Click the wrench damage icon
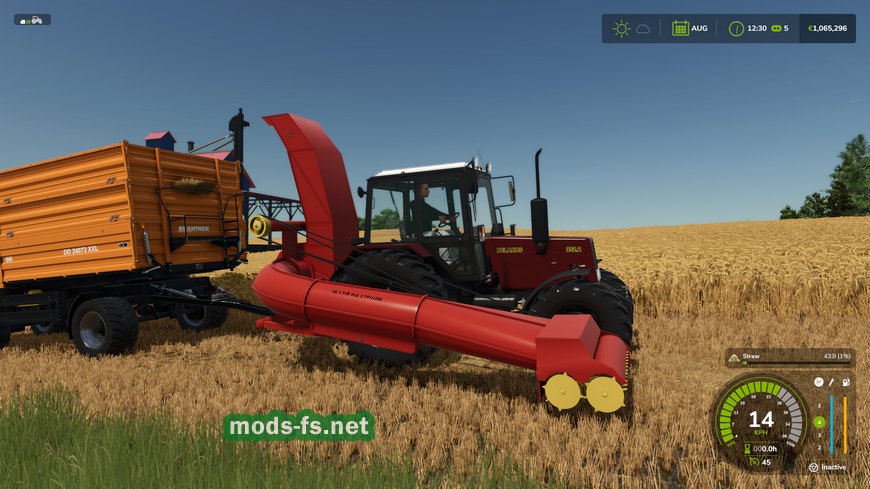Screen dimensions: 870x489 point(832,382)
